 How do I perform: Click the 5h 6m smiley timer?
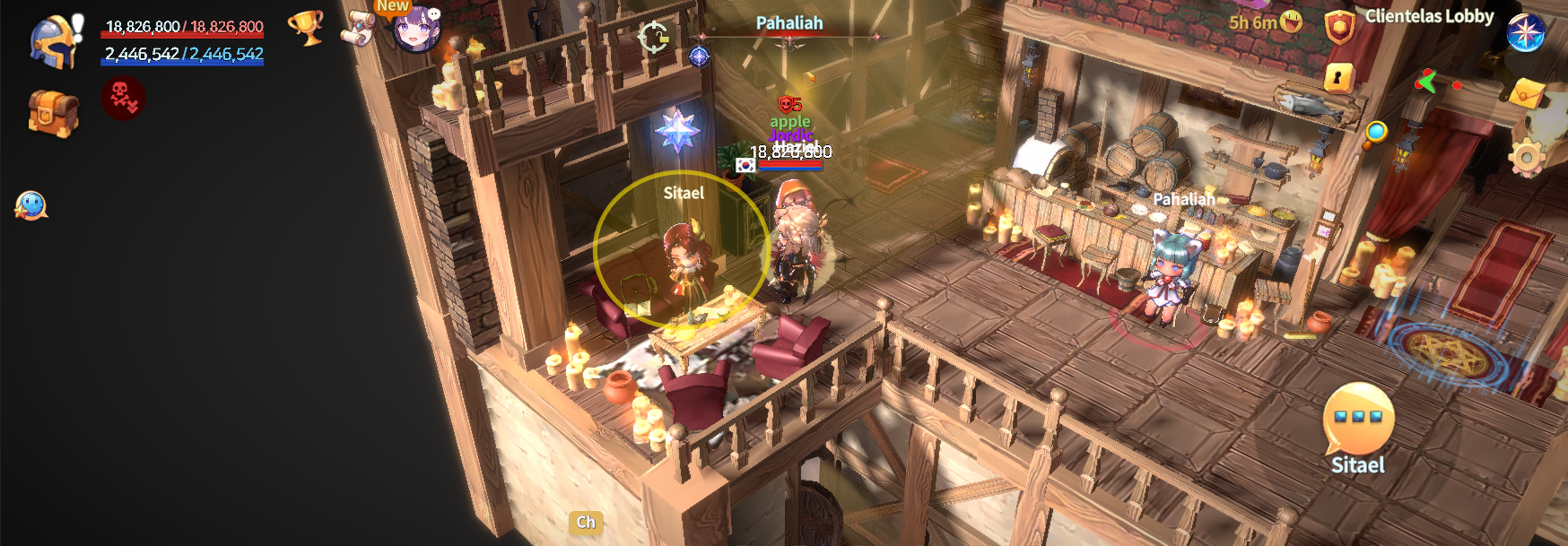(1266, 22)
